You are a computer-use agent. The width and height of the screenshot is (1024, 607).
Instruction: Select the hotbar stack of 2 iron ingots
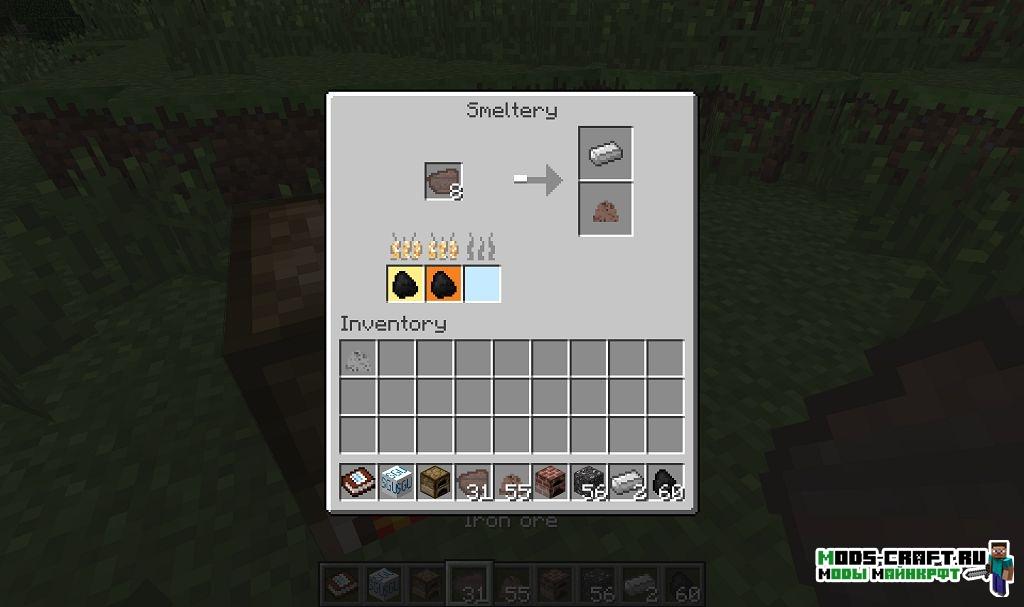pyautogui.click(x=626, y=482)
